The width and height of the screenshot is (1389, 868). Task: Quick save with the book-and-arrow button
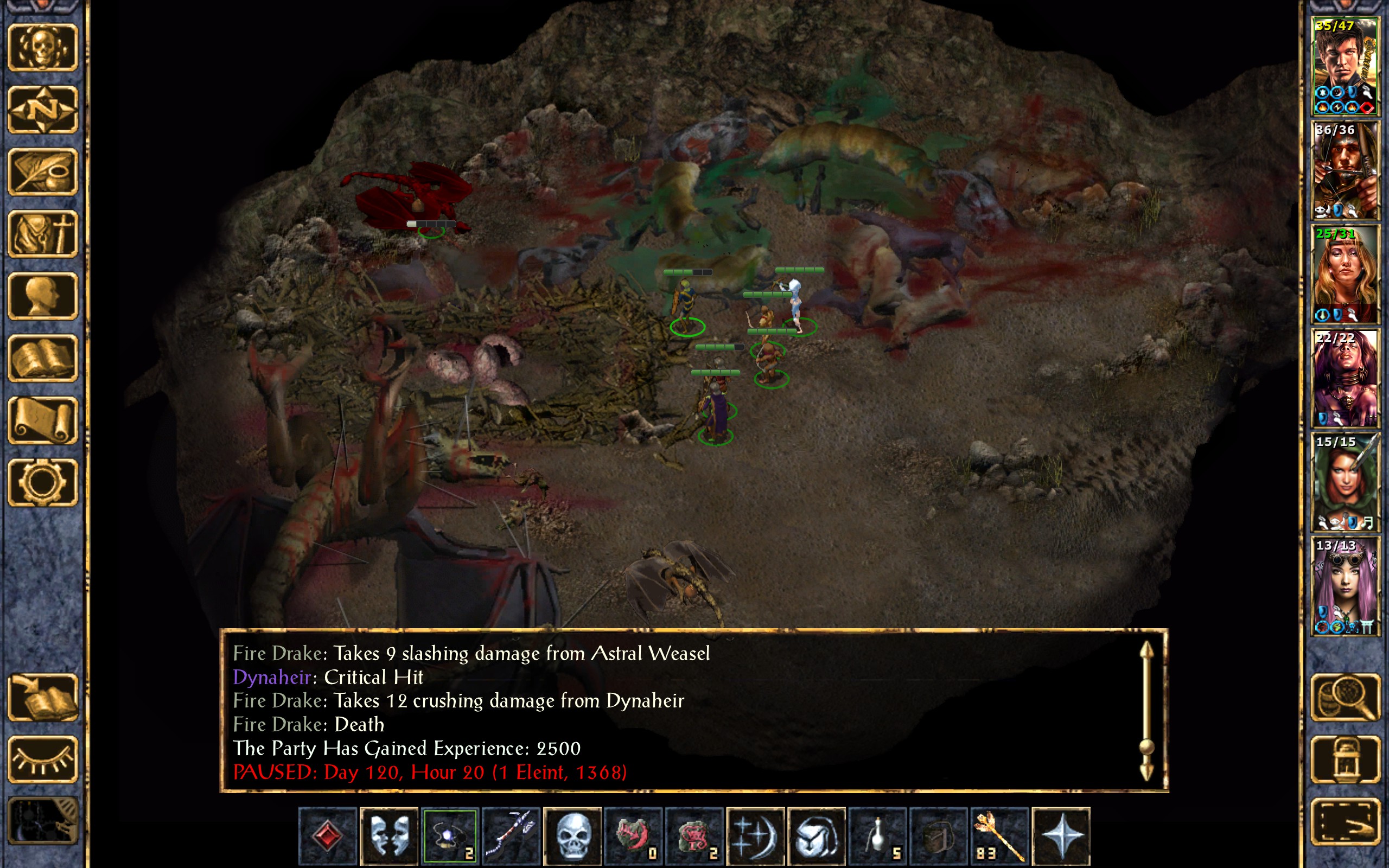point(43,697)
